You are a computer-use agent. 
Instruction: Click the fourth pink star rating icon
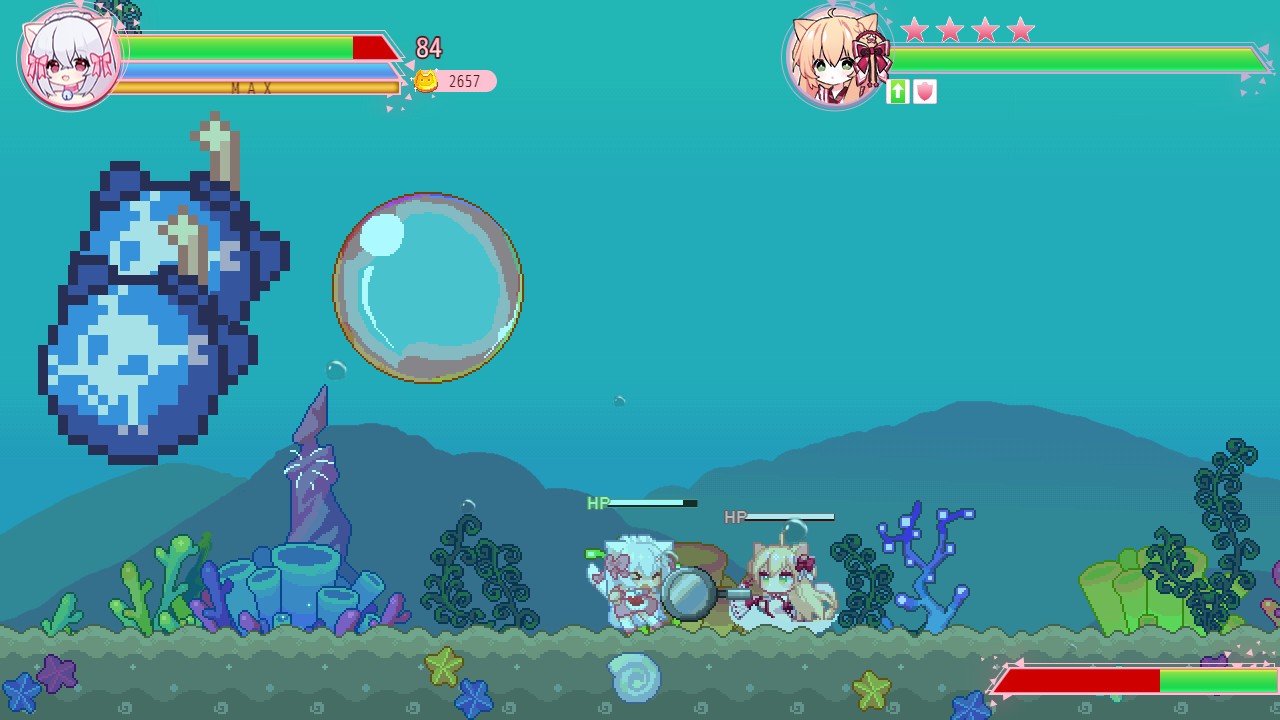coord(1019,30)
